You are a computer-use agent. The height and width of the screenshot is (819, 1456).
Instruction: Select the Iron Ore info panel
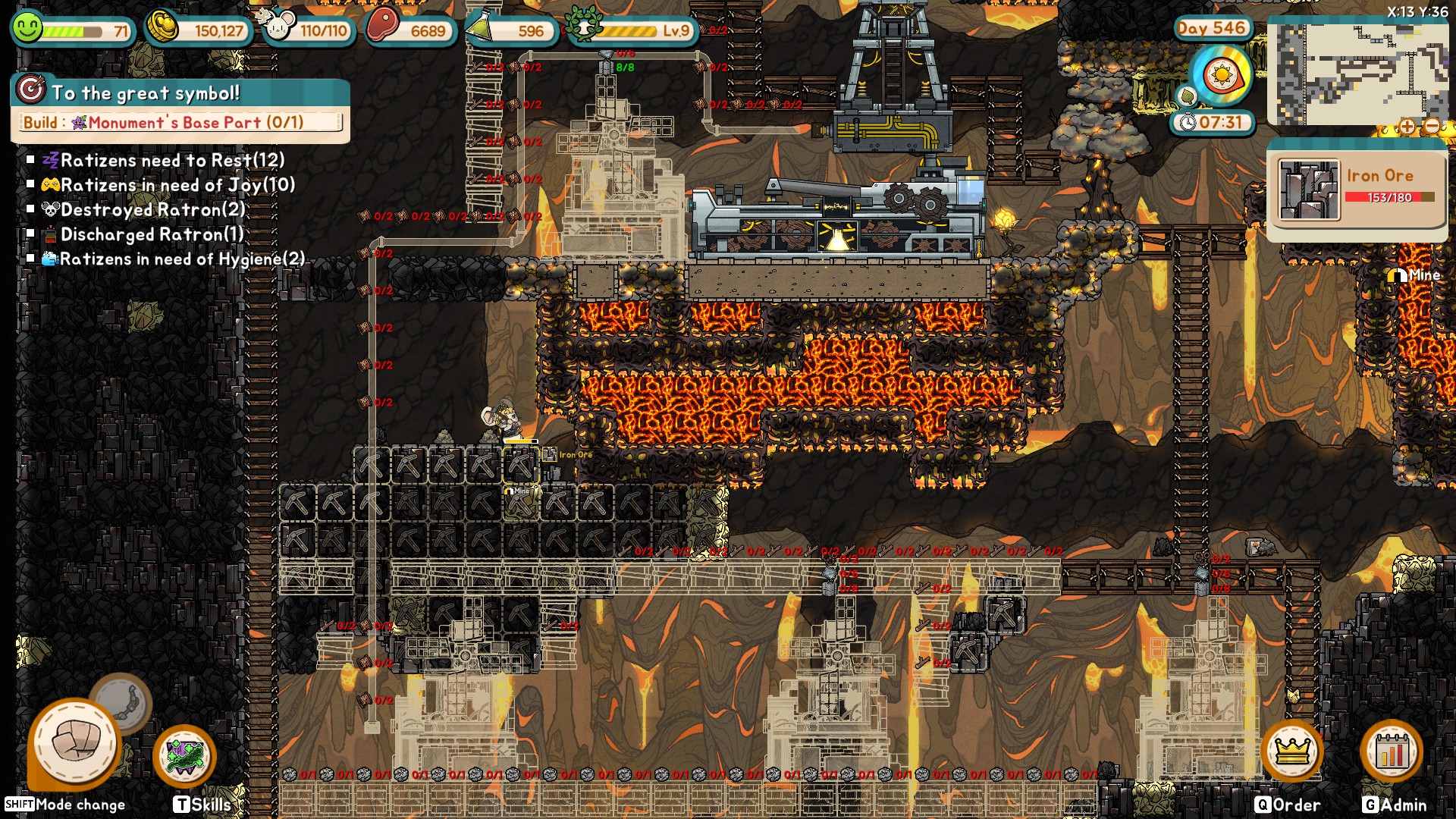coord(1356,190)
